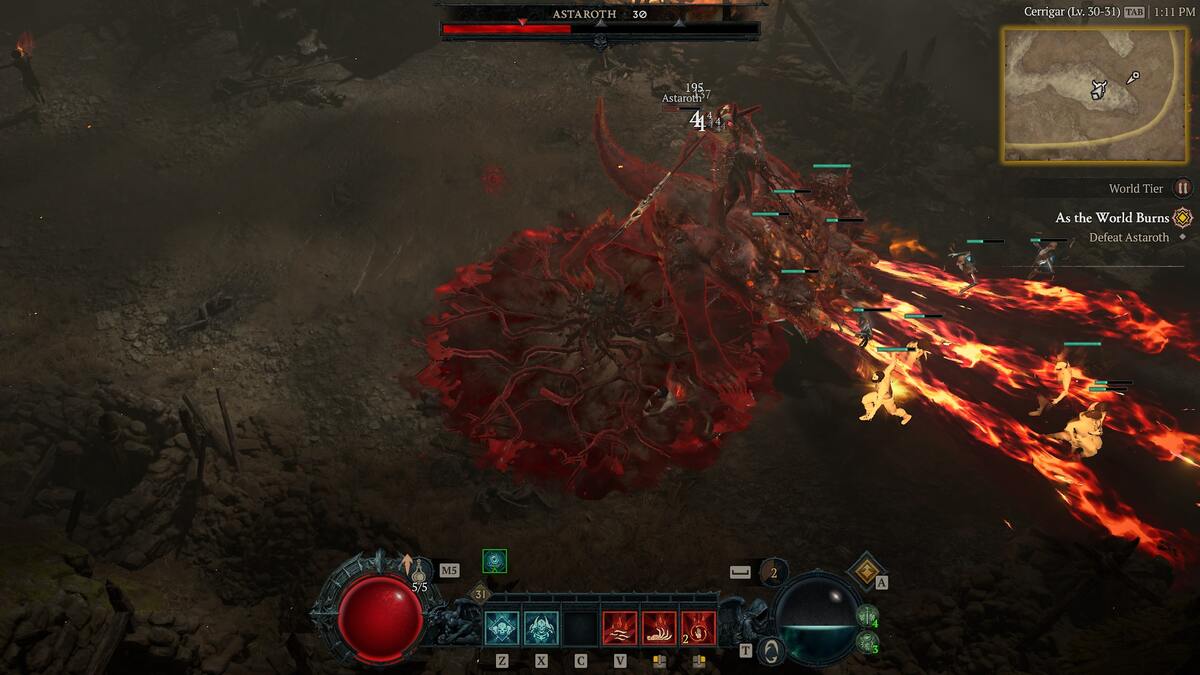This screenshot has width=1200, height=675.
Task: Click the green-bordered buff icon
Action: click(x=494, y=561)
